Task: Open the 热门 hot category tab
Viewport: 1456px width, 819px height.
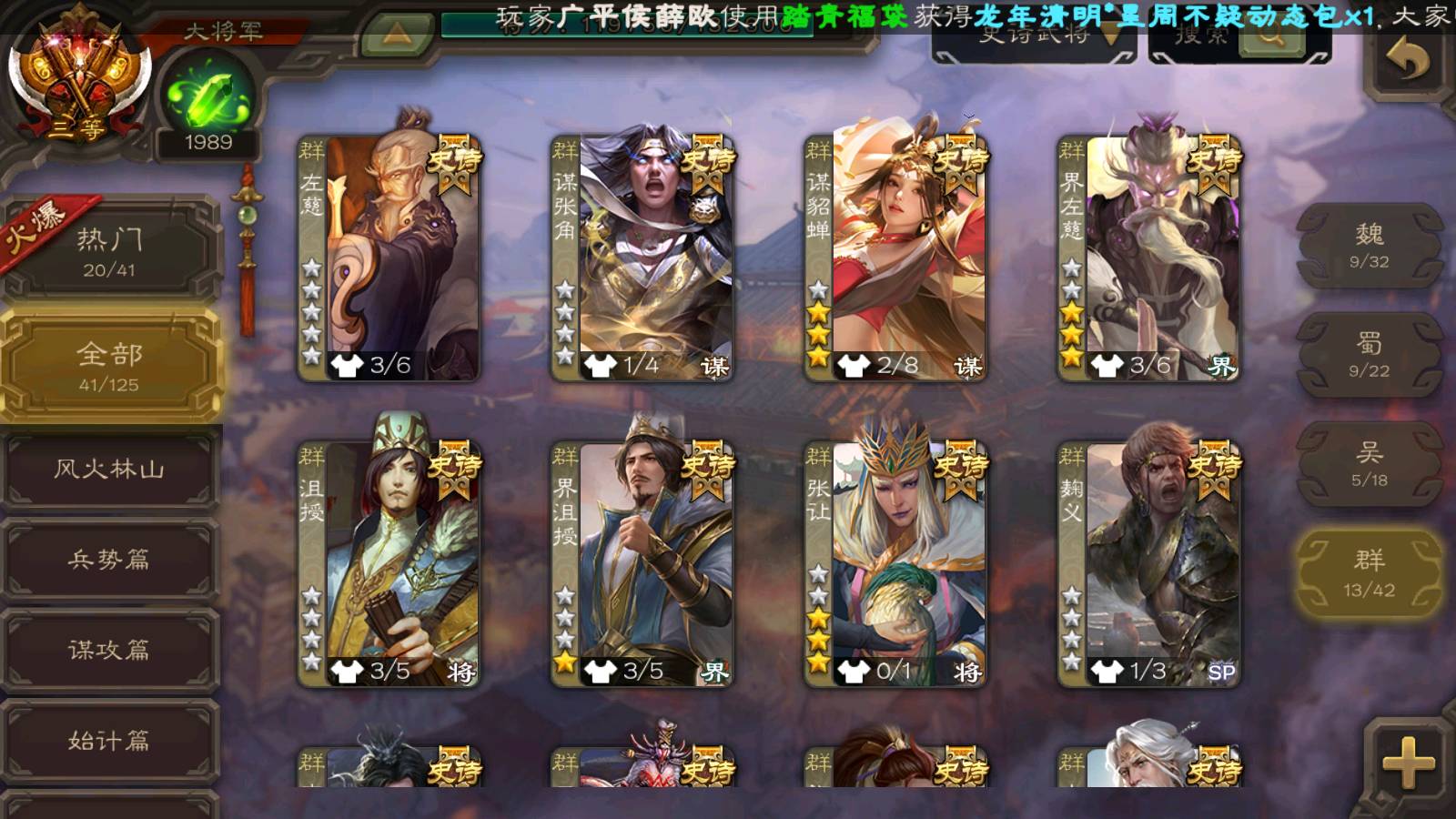Action: coord(110,251)
